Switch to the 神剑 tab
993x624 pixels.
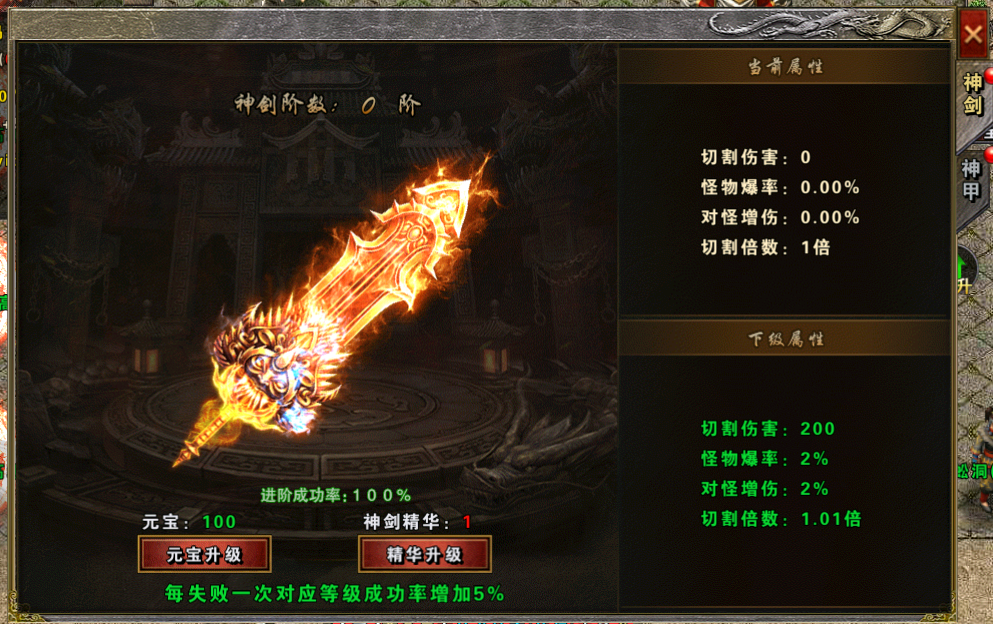tap(972, 94)
